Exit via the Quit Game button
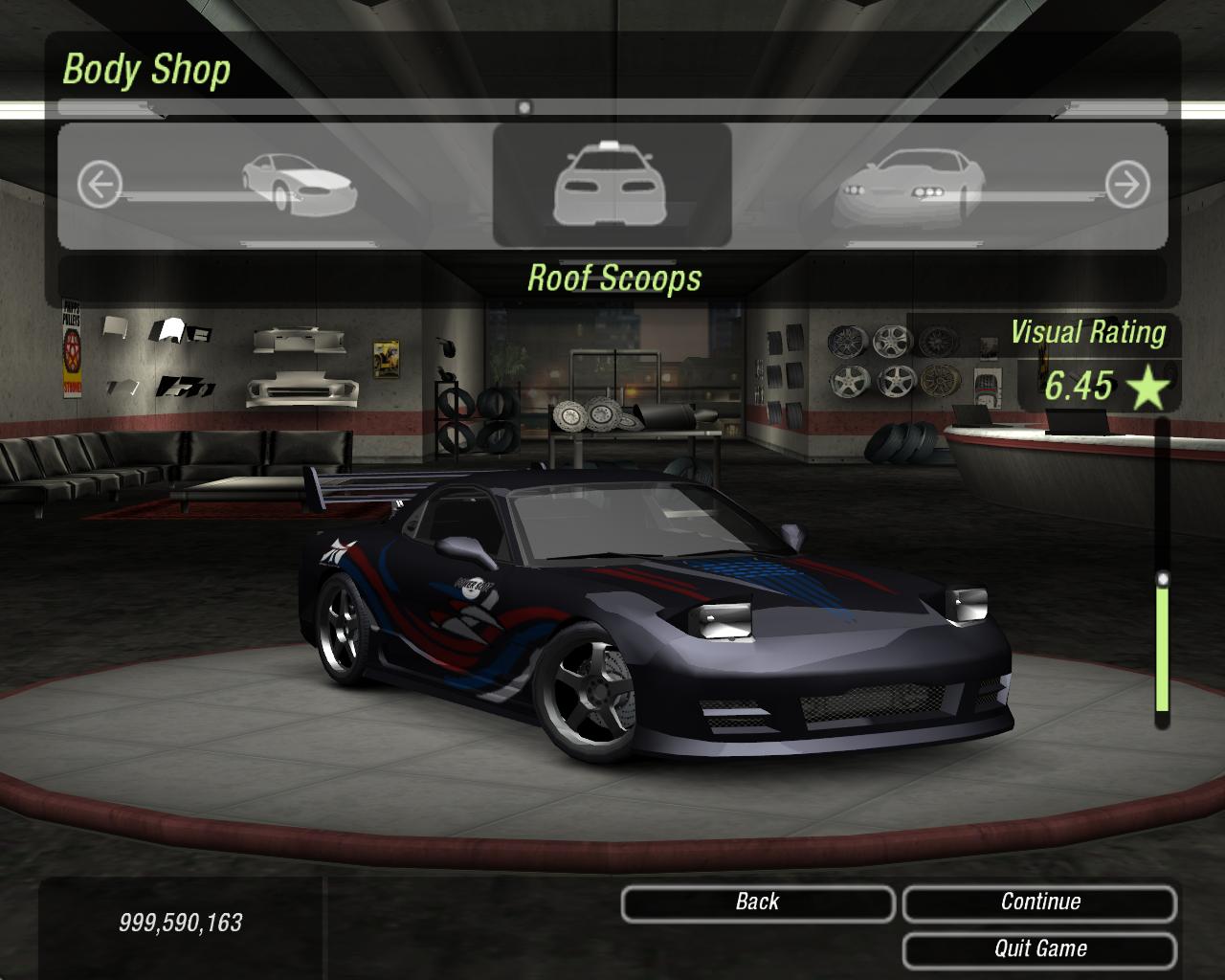The height and width of the screenshot is (980, 1225). (x=1039, y=949)
